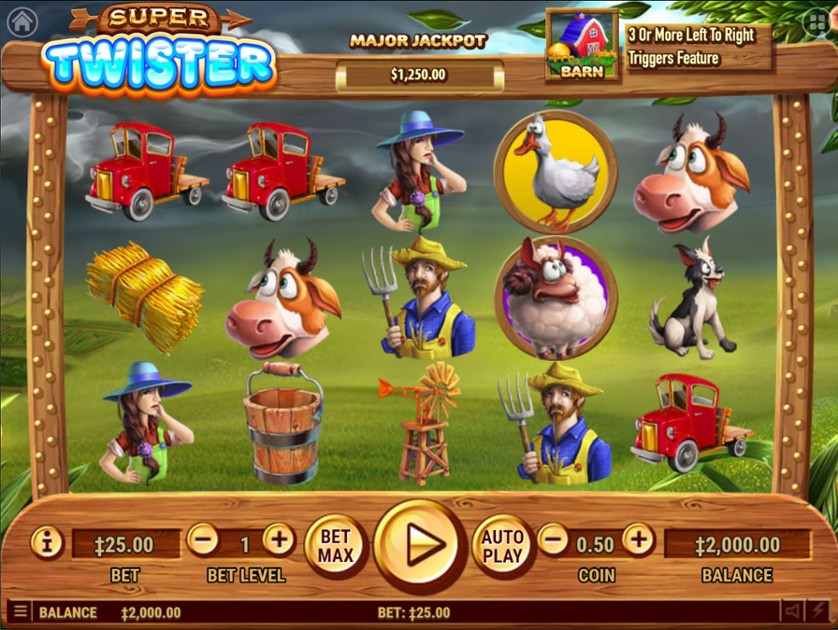Click the Bet Max button
The height and width of the screenshot is (630, 838).
click(x=335, y=545)
